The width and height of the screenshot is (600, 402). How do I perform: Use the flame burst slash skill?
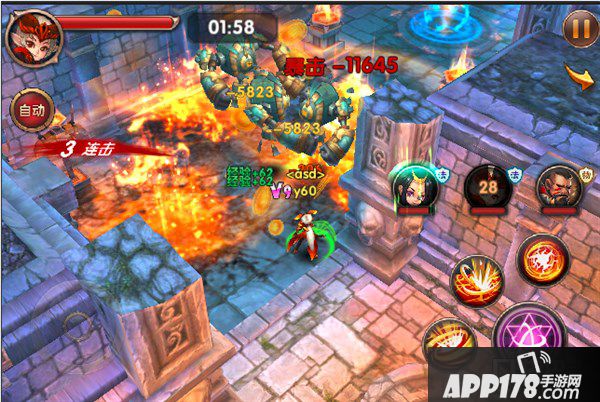[x=478, y=281]
